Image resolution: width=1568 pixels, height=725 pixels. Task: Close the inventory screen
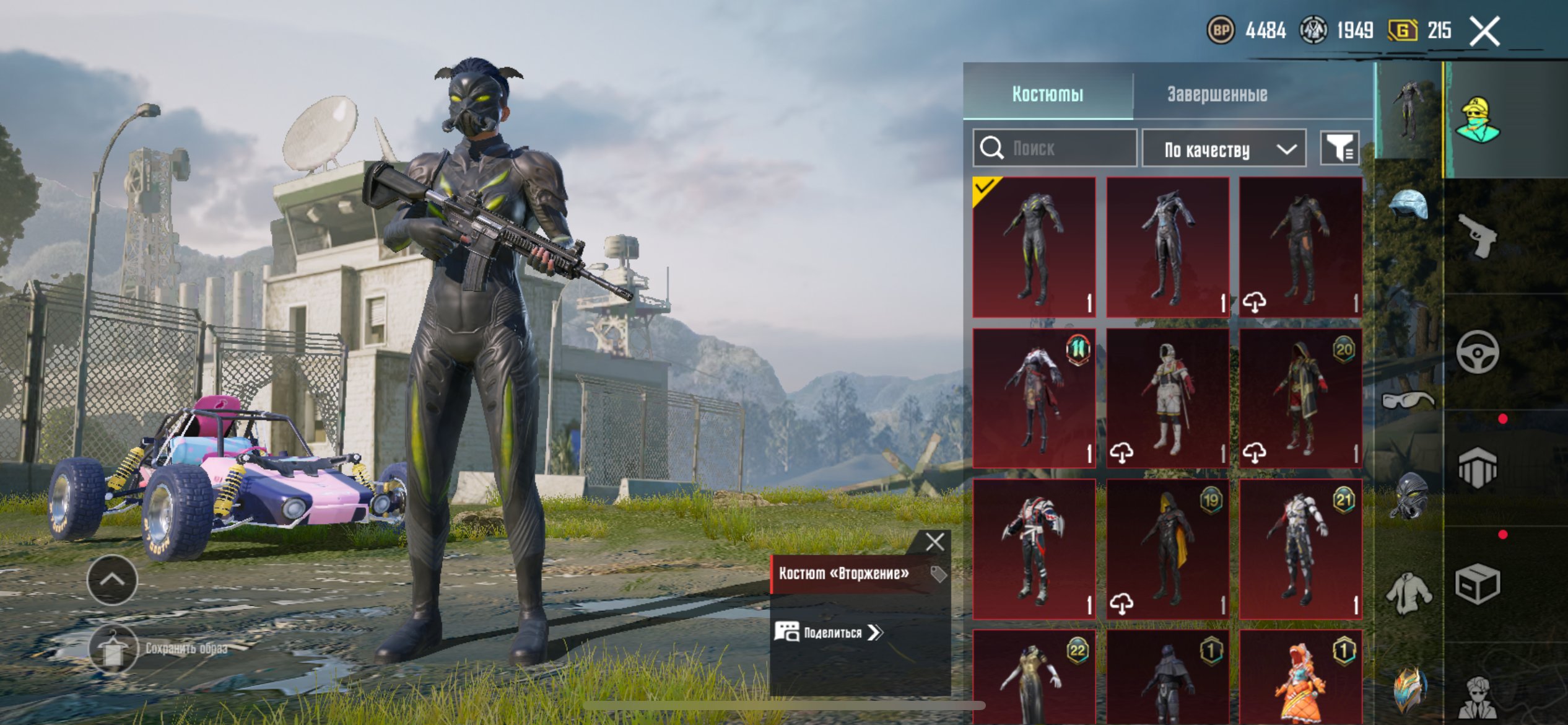[1484, 31]
